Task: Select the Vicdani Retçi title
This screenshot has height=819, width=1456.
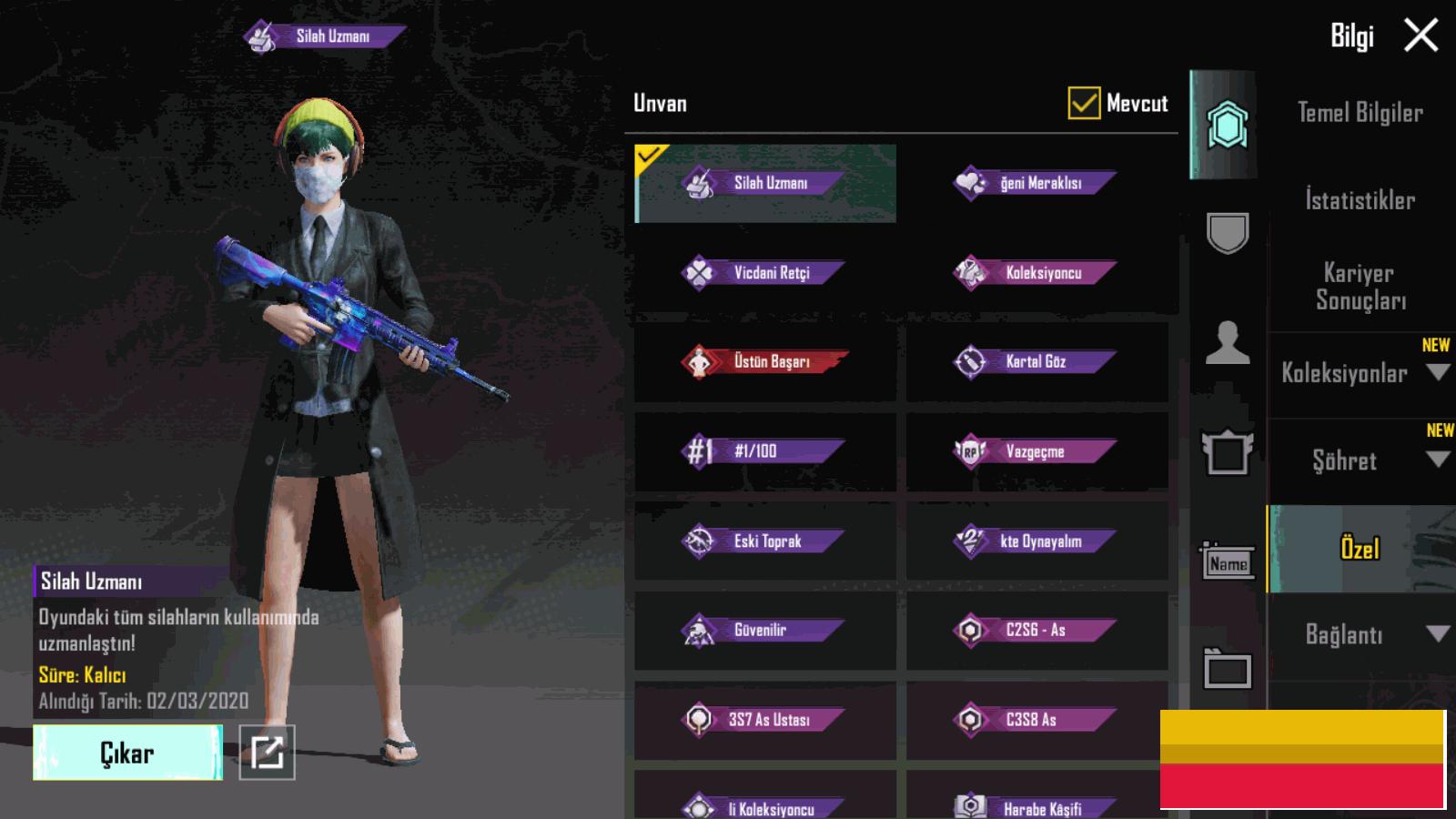Action: click(x=764, y=273)
